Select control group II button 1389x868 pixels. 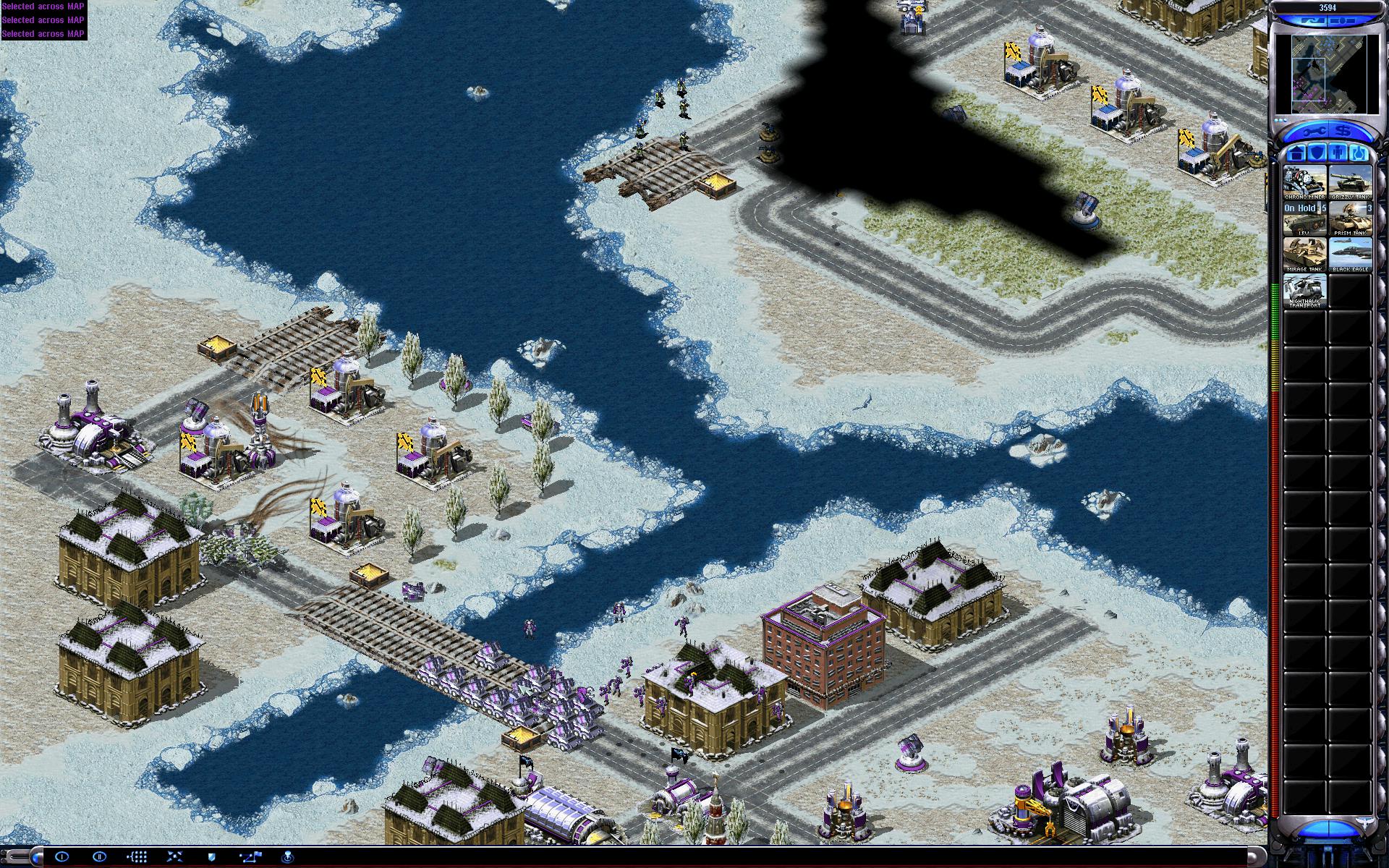click(100, 856)
